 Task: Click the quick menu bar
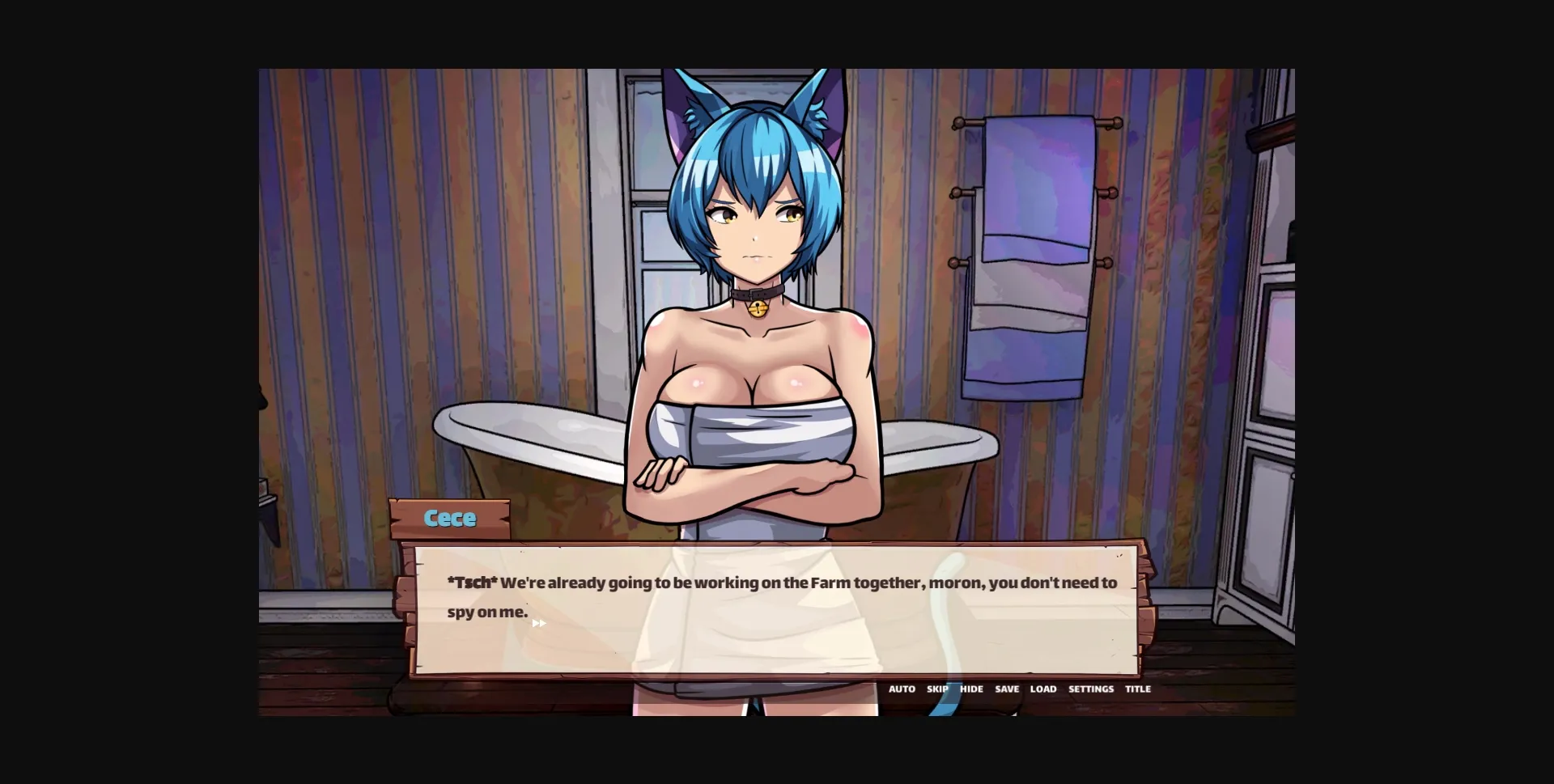pos(1020,689)
